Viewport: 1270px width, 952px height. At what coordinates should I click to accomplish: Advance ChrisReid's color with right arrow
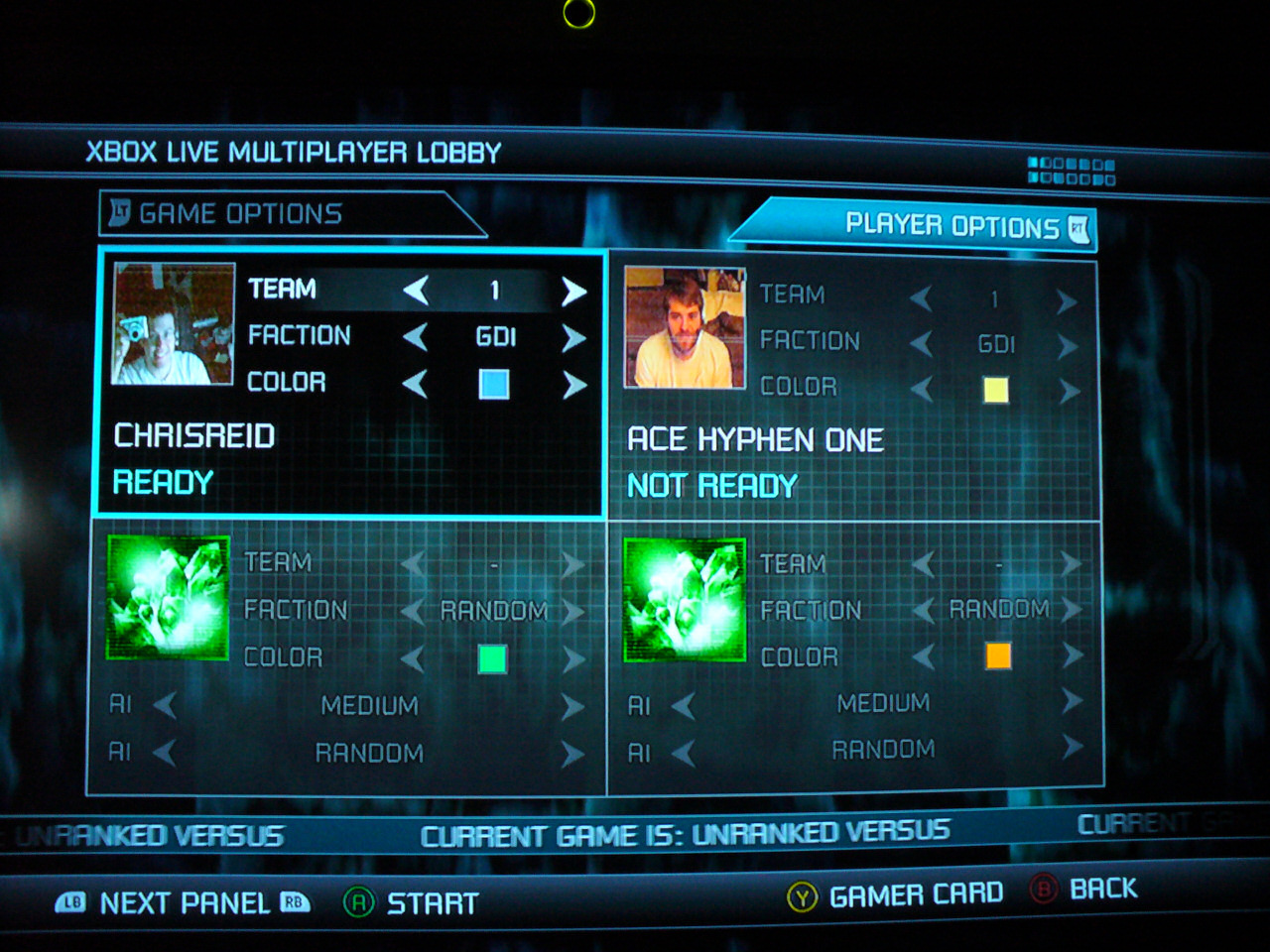pyautogui.click(x=573, y=385)
